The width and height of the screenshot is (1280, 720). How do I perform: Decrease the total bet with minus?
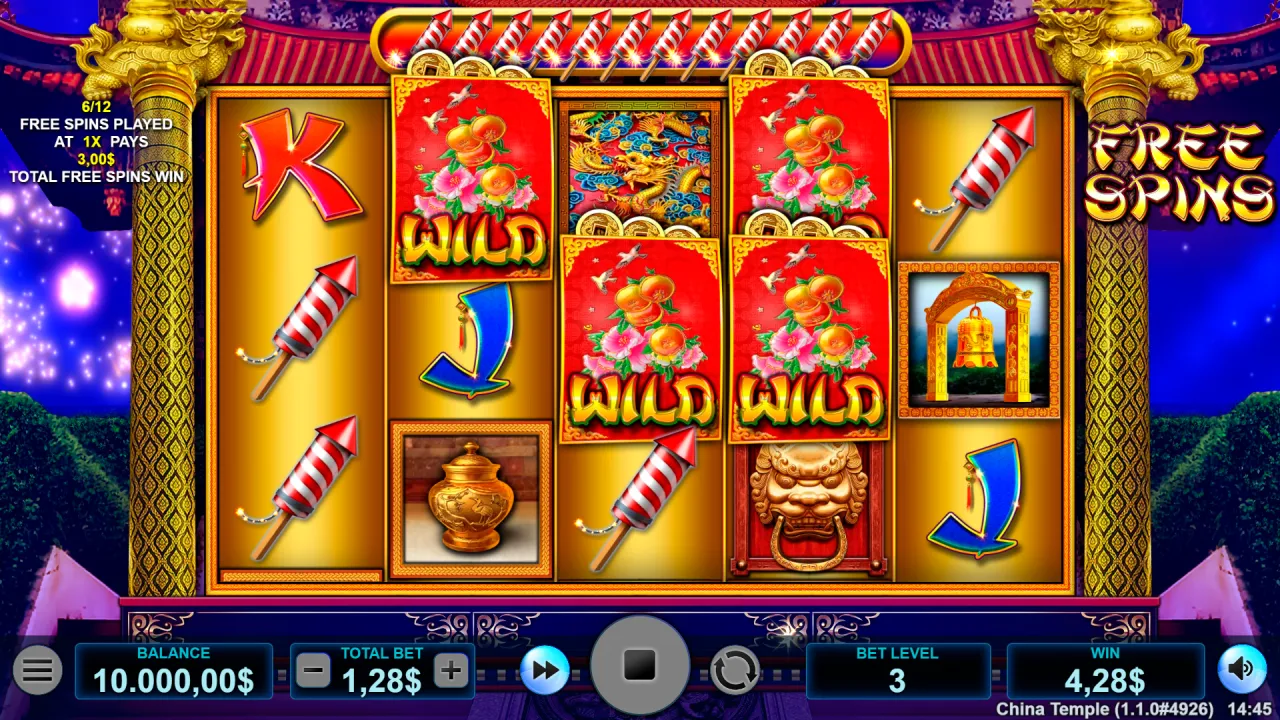[313, 671]
